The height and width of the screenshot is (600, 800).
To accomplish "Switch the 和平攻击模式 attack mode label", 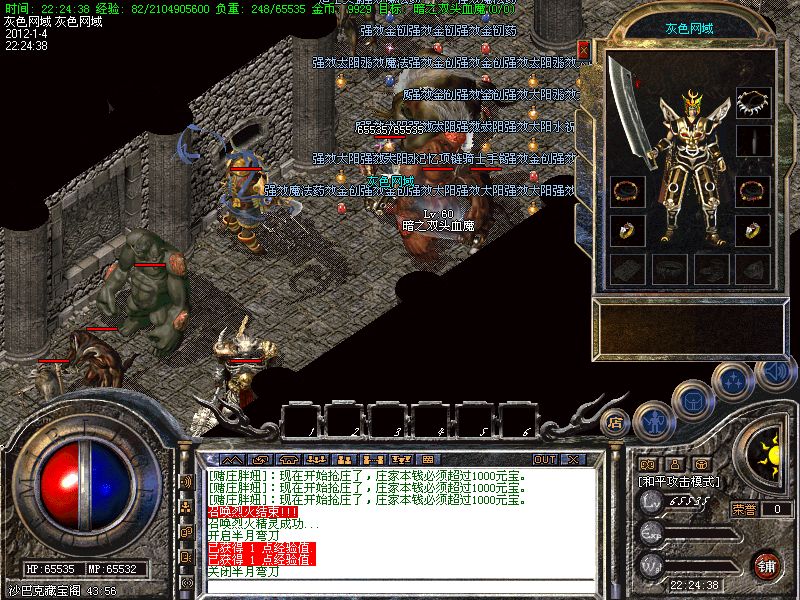I will pos(679,481).
